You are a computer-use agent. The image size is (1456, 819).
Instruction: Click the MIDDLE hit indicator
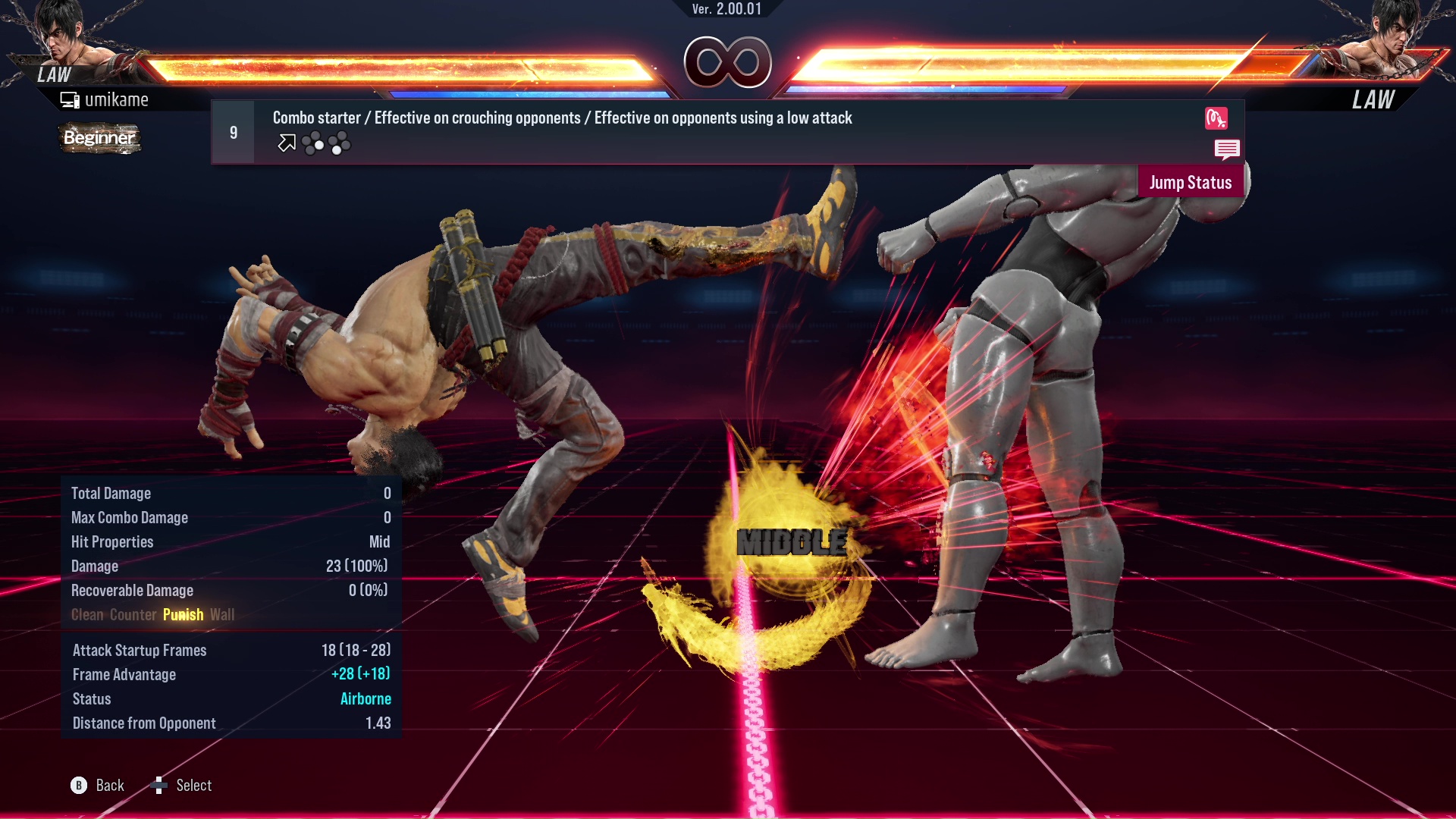792,541
